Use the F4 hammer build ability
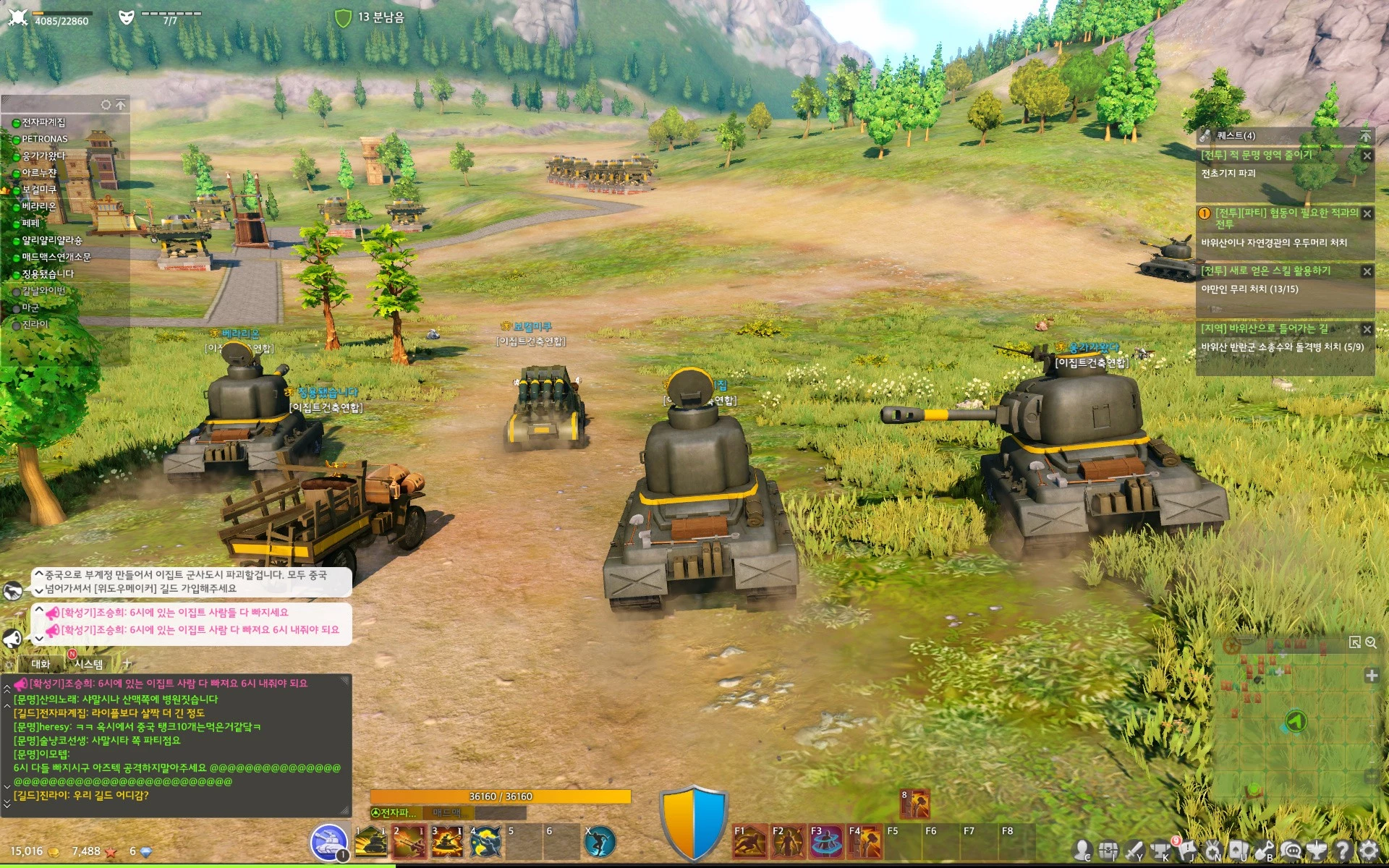This screenshot has height=868, width=1389. tap(865, 842)
